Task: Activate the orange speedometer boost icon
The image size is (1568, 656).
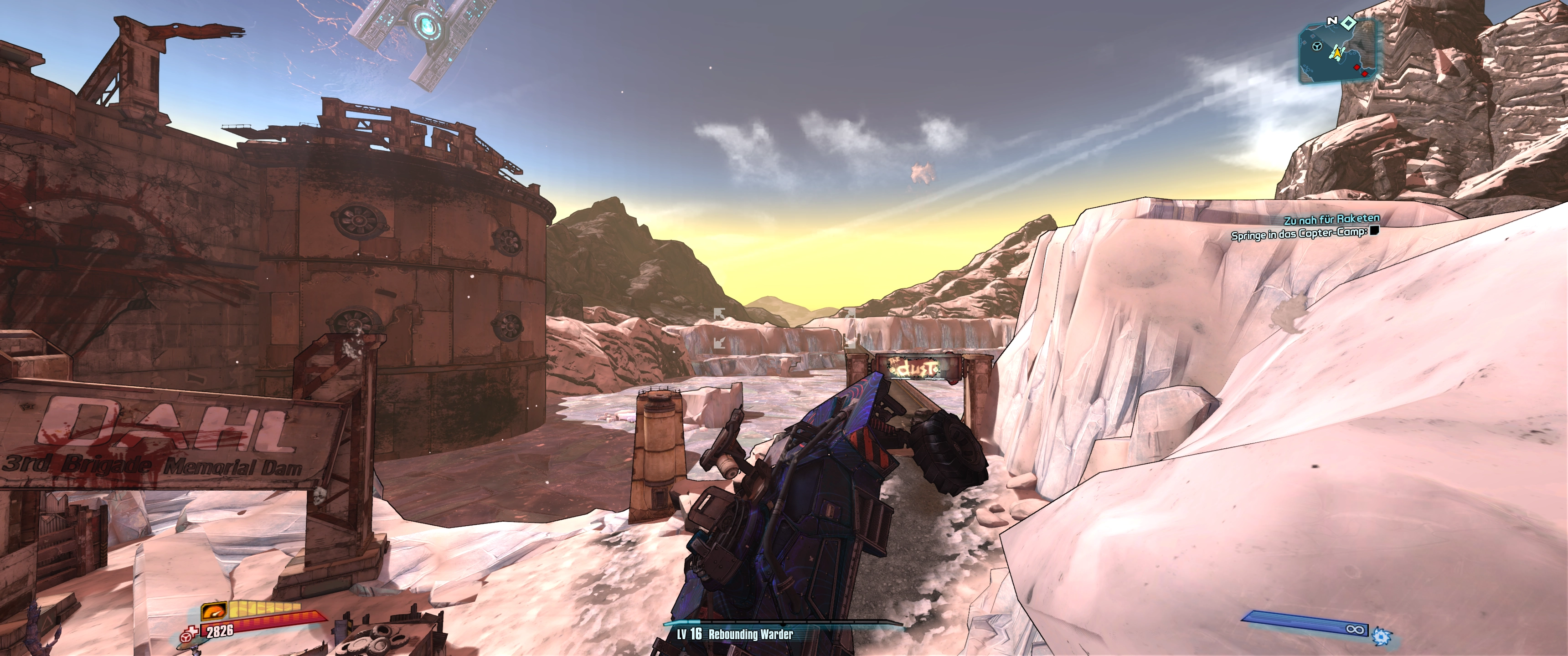Action: [214, 610]
